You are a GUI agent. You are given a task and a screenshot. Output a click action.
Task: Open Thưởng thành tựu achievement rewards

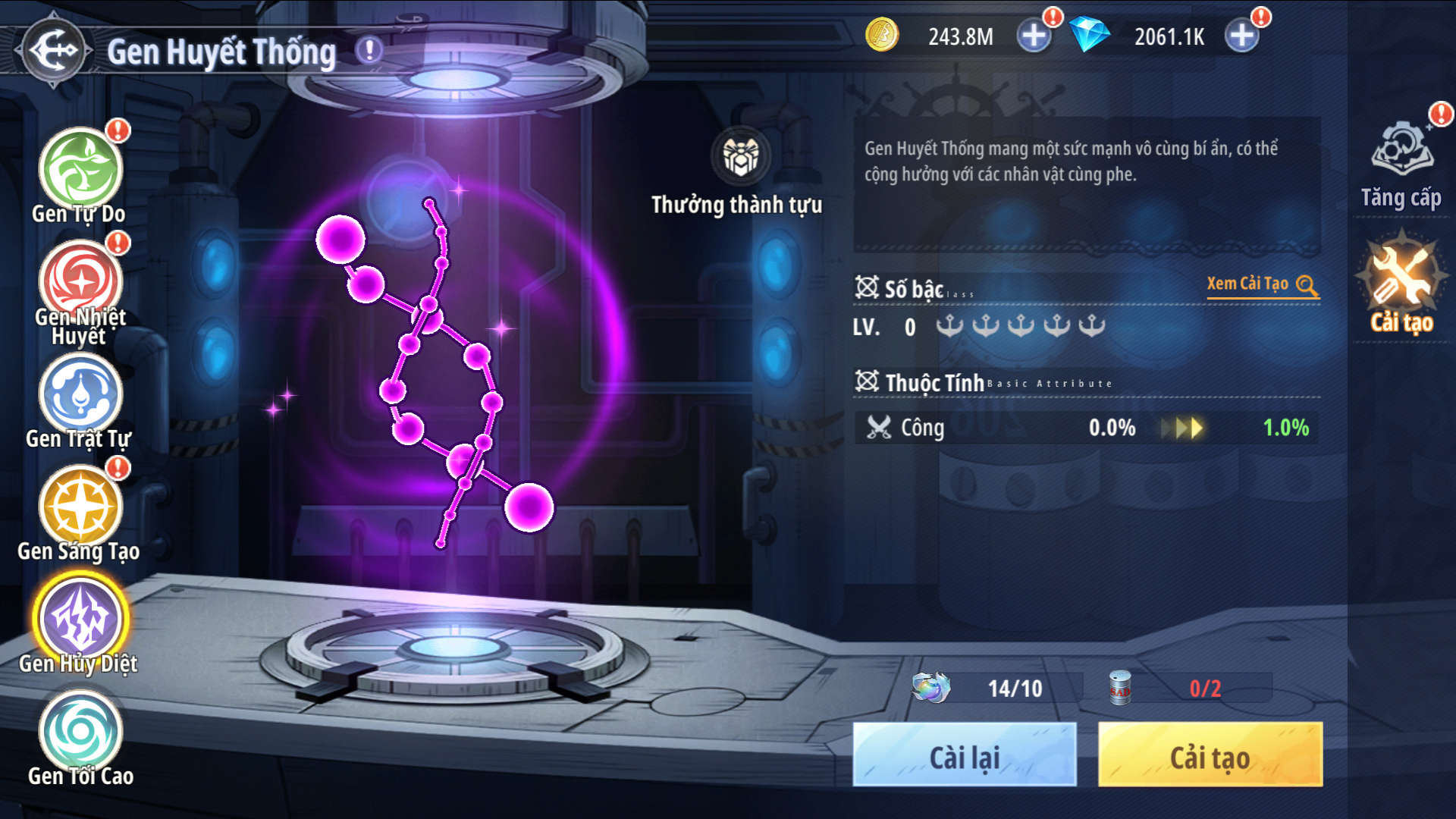click(x=739, y=157)
